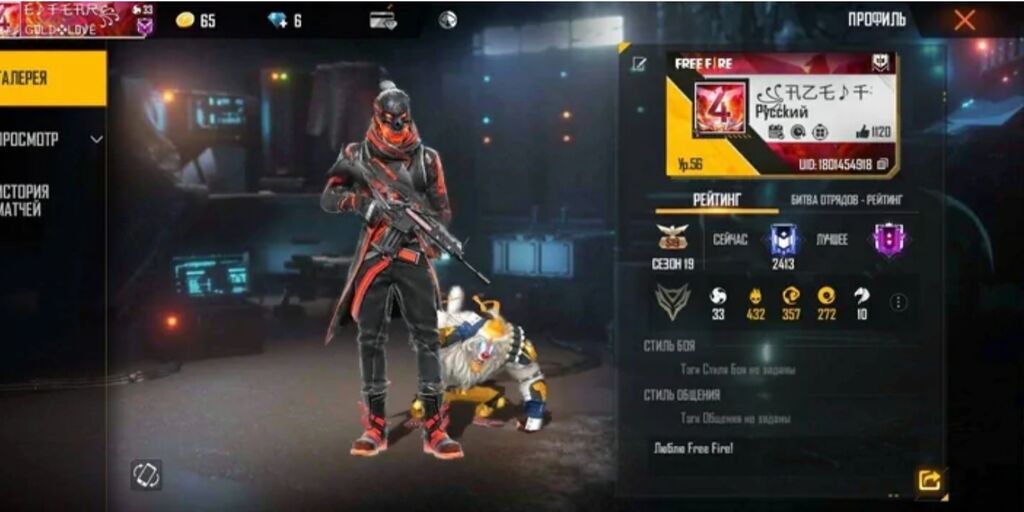Click the round gray icon beside the card
1024x512 pixels.
point(448,20)
